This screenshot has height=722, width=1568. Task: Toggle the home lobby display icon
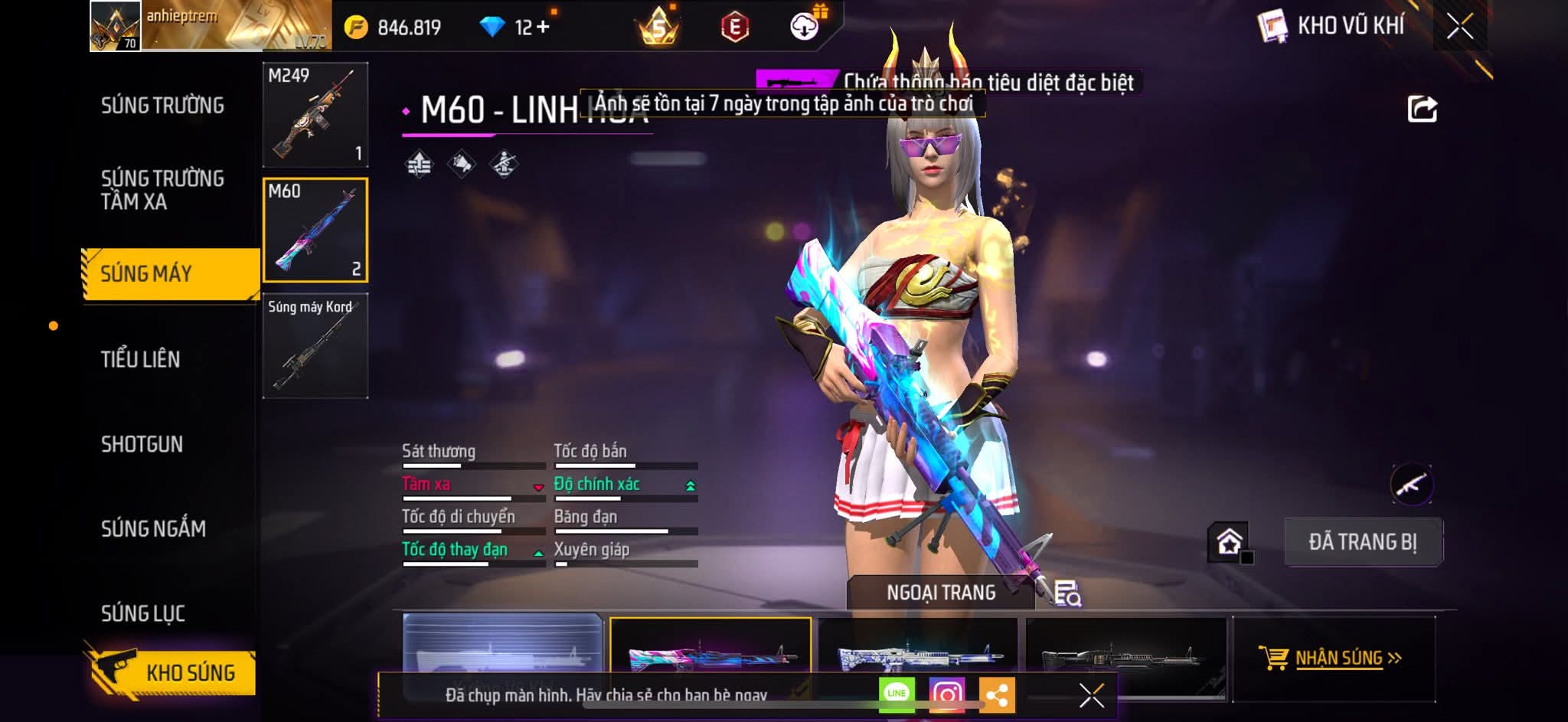pyautogui.click(x=1229, y=542)
